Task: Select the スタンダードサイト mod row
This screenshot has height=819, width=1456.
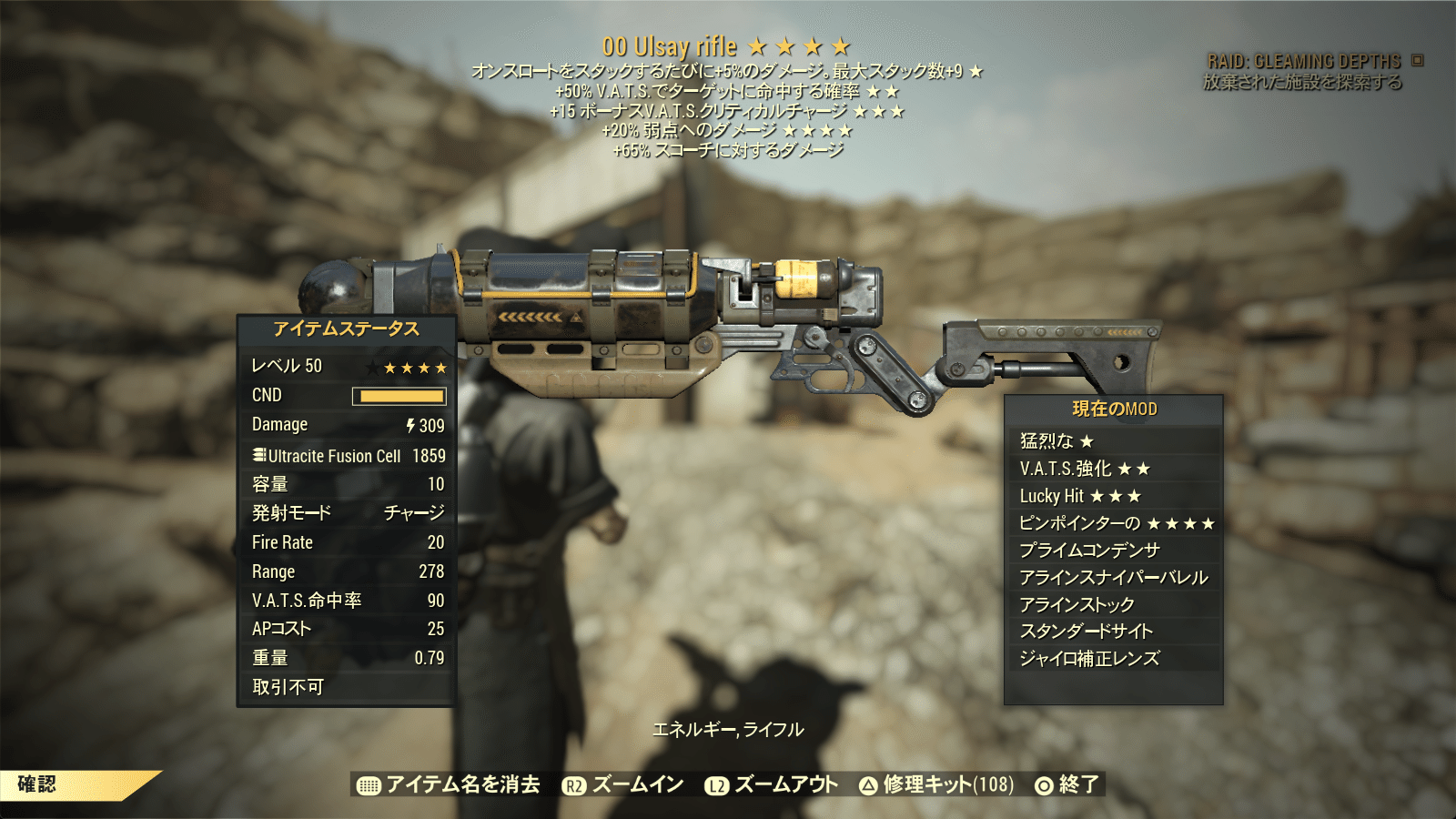Action: [1113, 632]
